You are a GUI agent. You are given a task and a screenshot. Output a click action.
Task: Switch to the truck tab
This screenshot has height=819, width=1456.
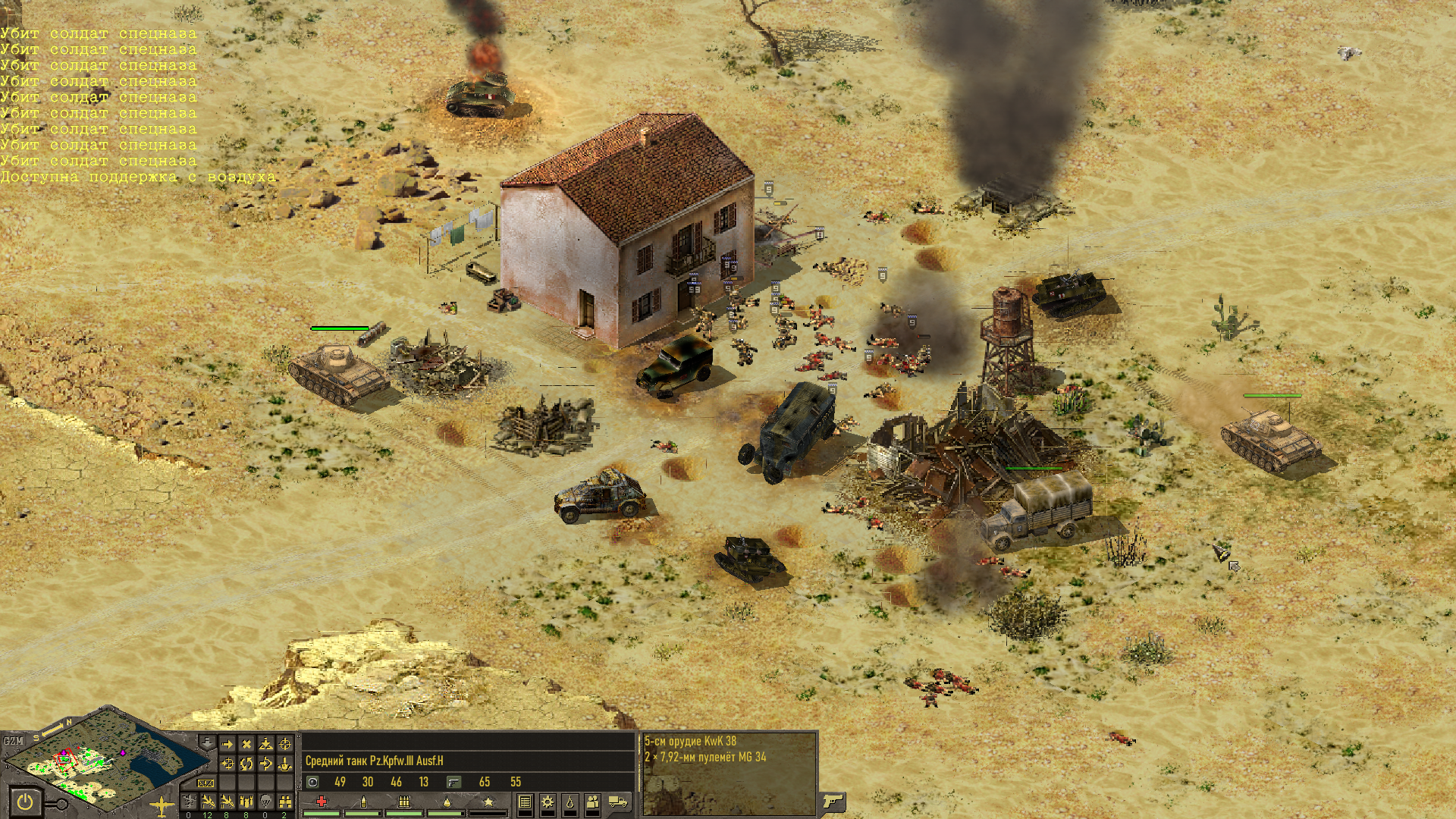coord(618,802)
